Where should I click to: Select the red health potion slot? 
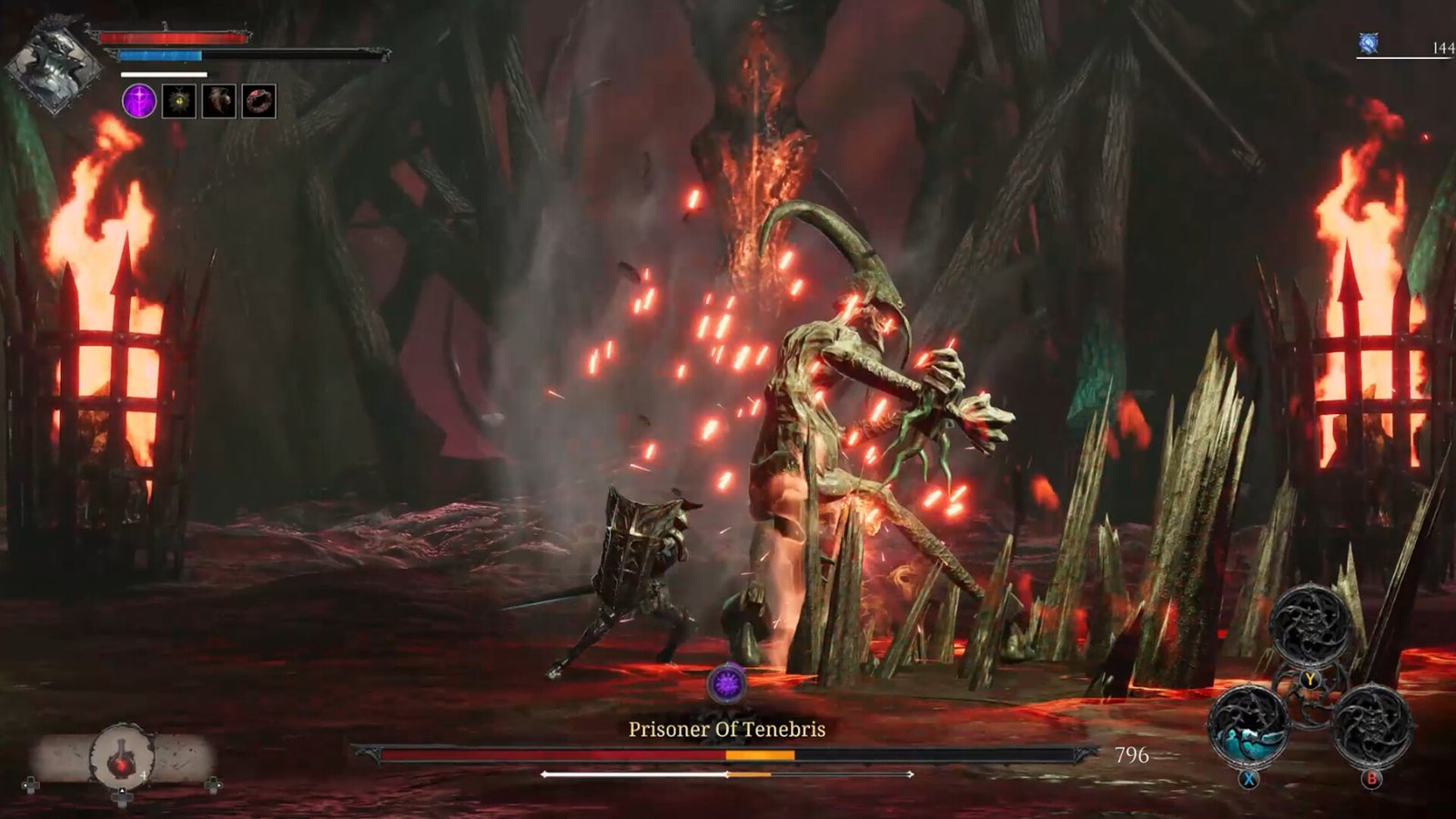[x=122, y=757]
